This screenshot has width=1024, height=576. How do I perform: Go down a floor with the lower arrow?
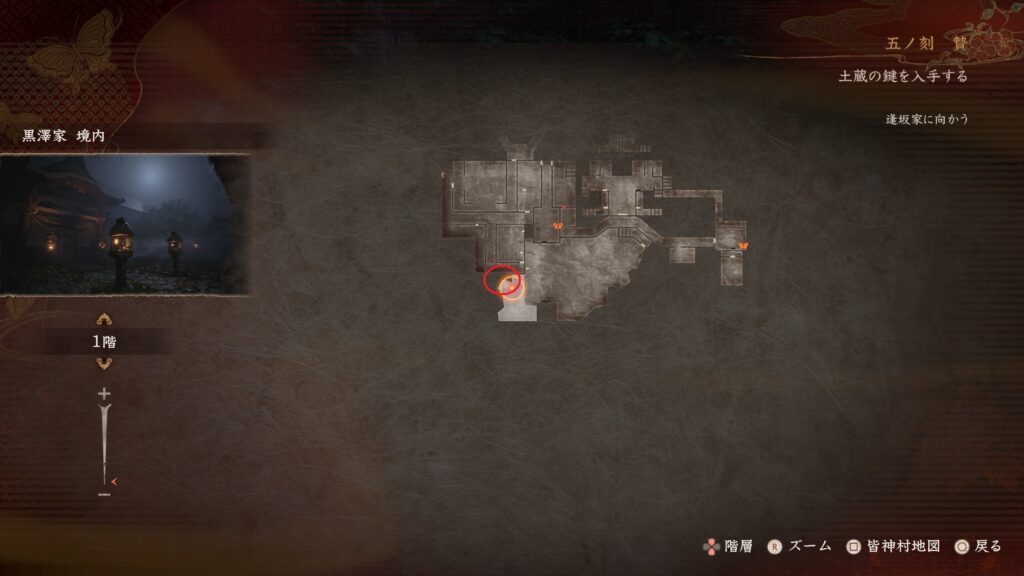coord(103,364)
